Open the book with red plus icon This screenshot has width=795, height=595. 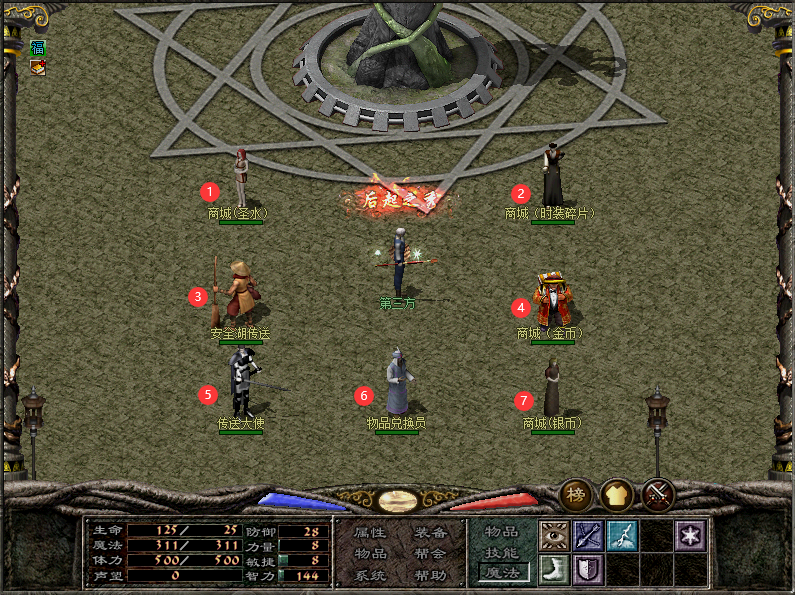(x=38, y=68)
